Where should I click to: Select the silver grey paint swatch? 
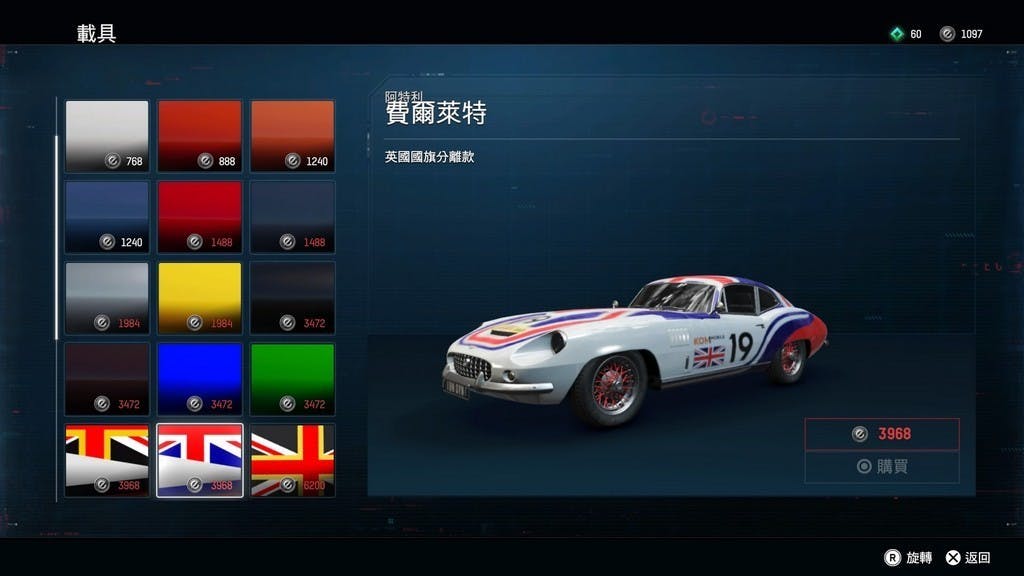tap(107, 298)
